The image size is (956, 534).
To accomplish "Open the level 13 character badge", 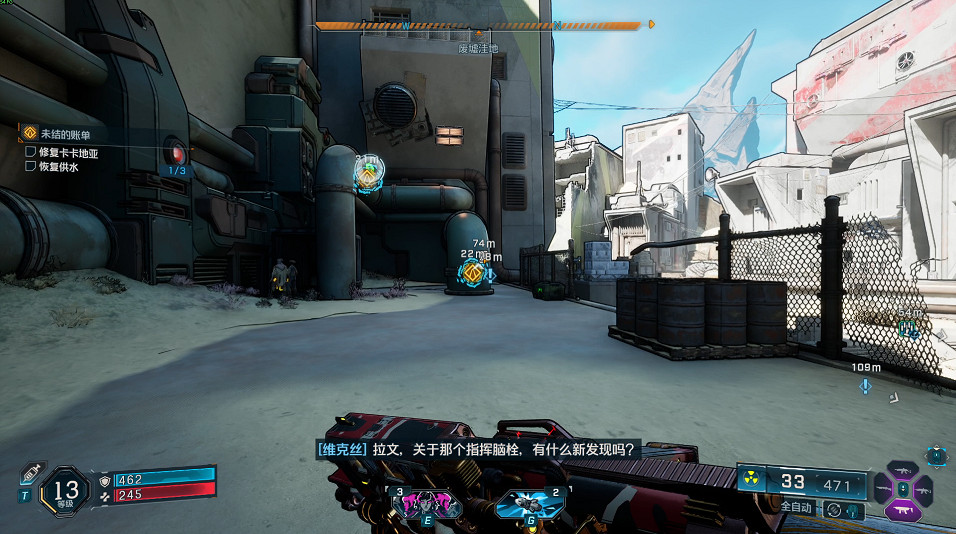I will tap(65, 492).
